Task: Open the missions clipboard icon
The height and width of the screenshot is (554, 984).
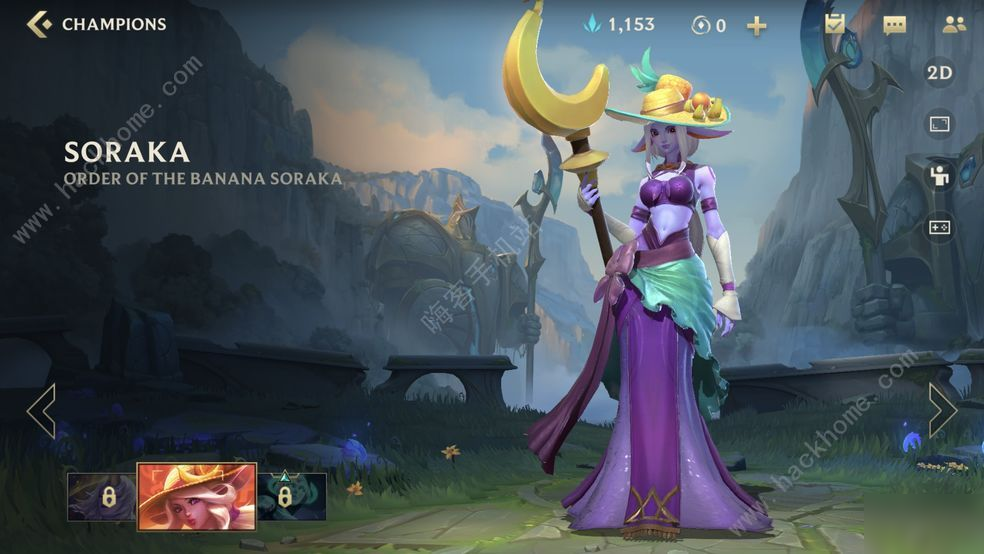Action: tap(835, 24)
